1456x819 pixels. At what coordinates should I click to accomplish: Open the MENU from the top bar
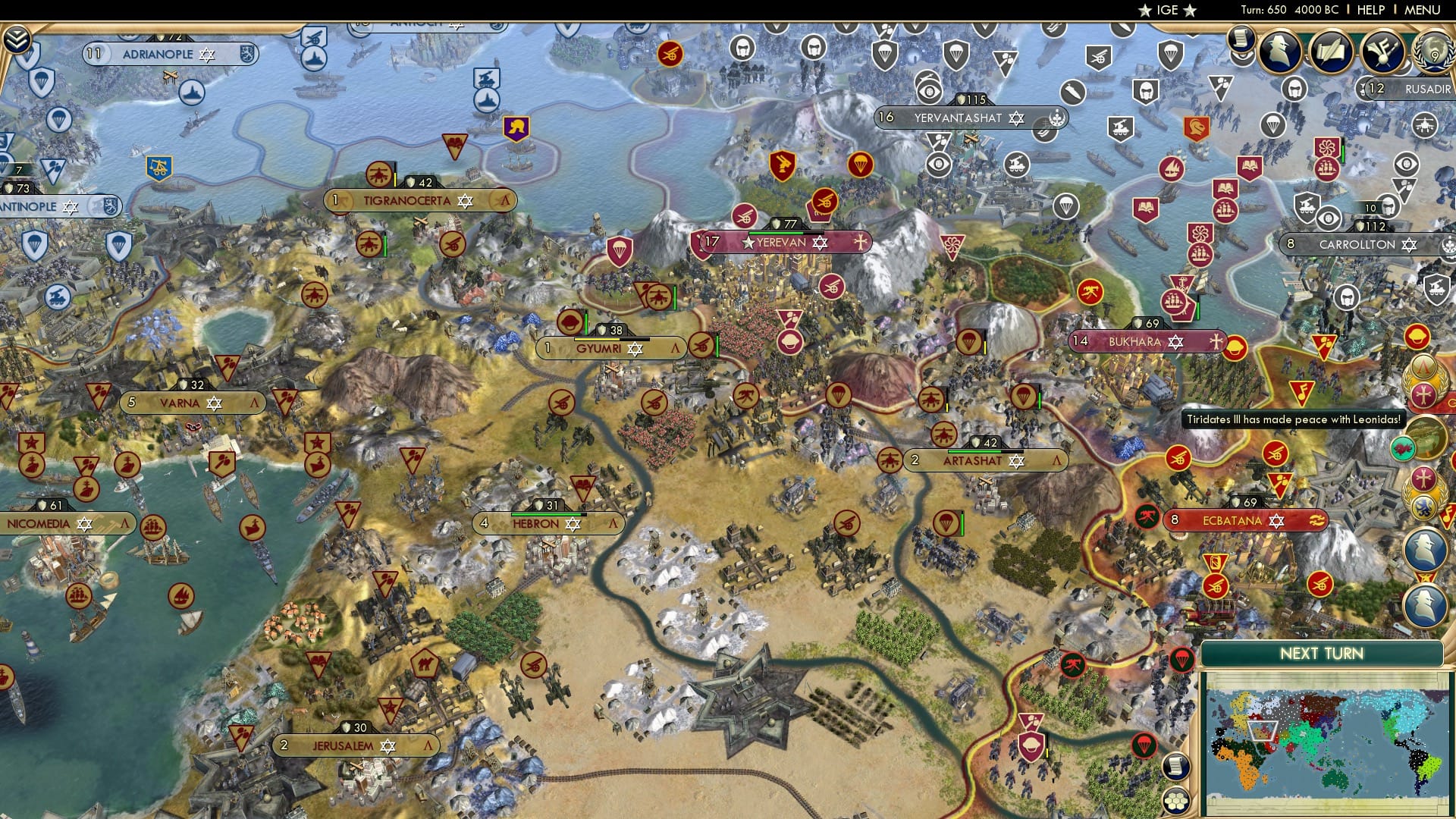pos(1422,10)
